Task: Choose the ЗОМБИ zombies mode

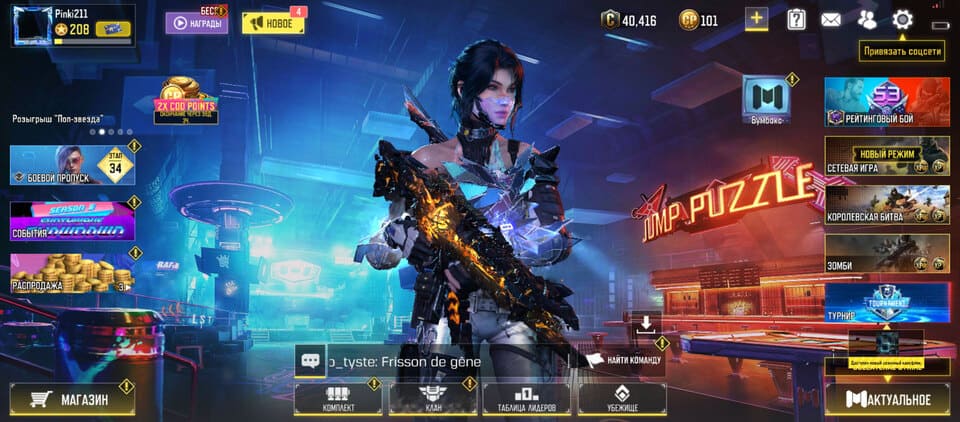Action: (x=886, y=253)
